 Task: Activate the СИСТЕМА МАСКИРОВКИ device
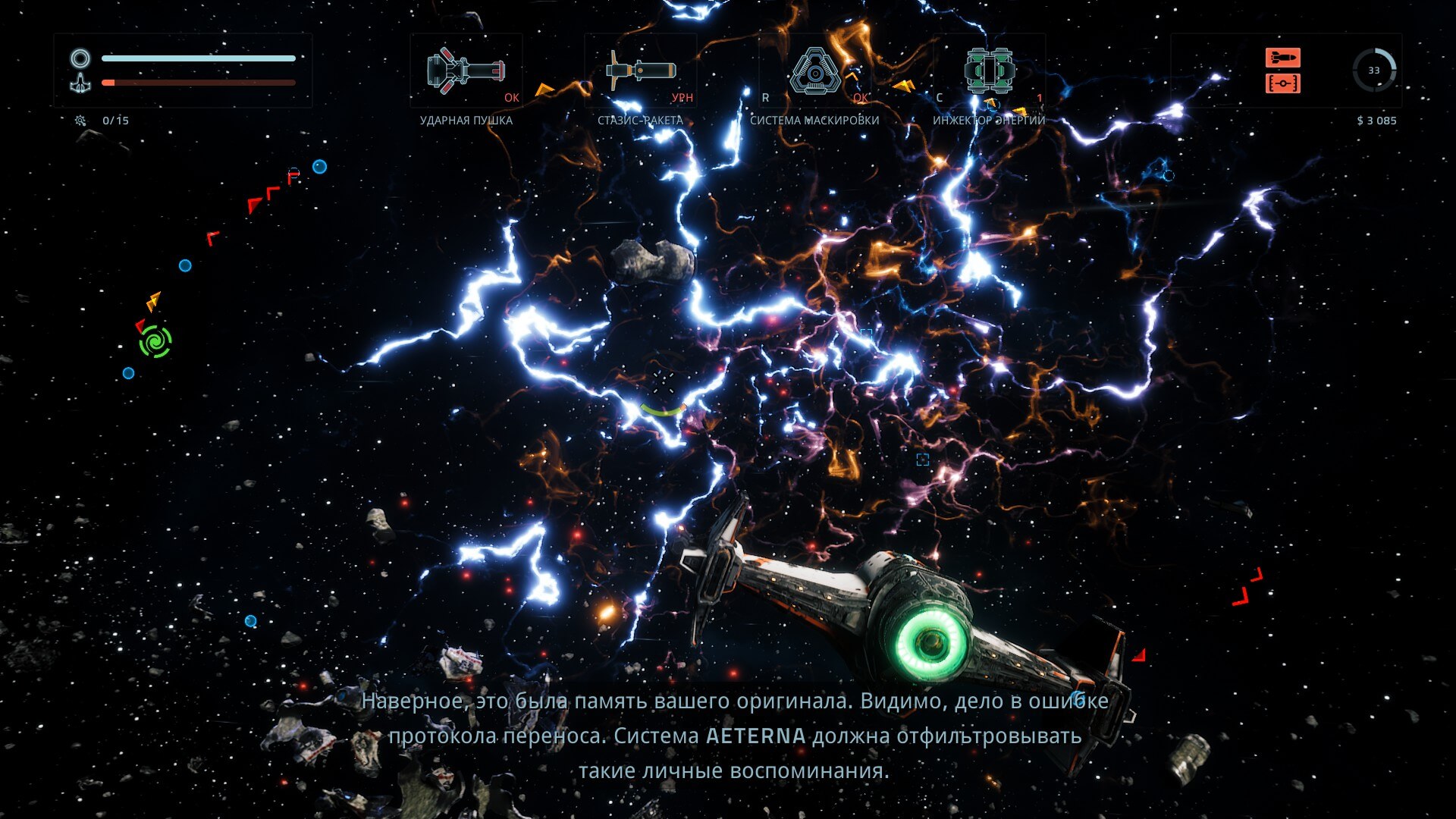pos(814,72)
